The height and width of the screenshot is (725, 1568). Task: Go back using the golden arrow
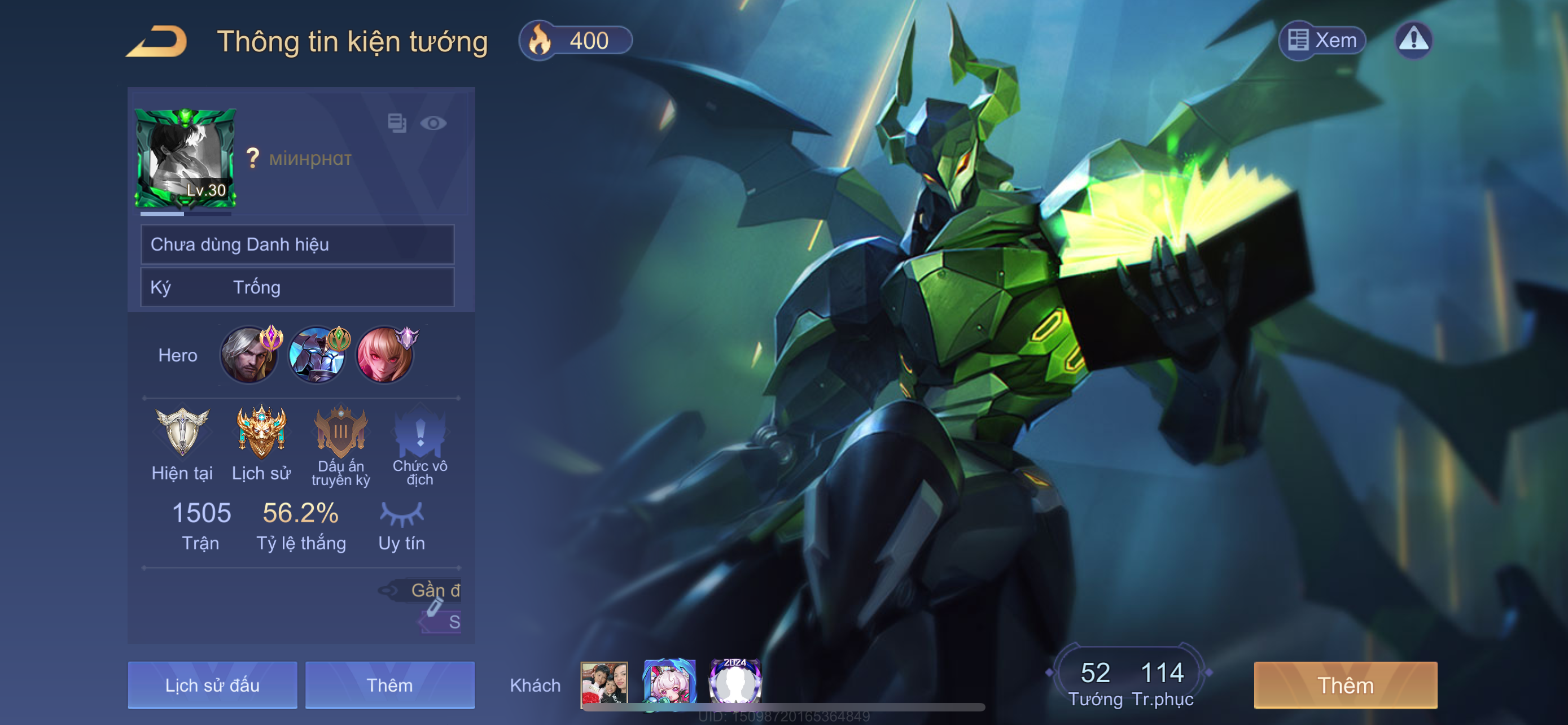tap(156, 41)
